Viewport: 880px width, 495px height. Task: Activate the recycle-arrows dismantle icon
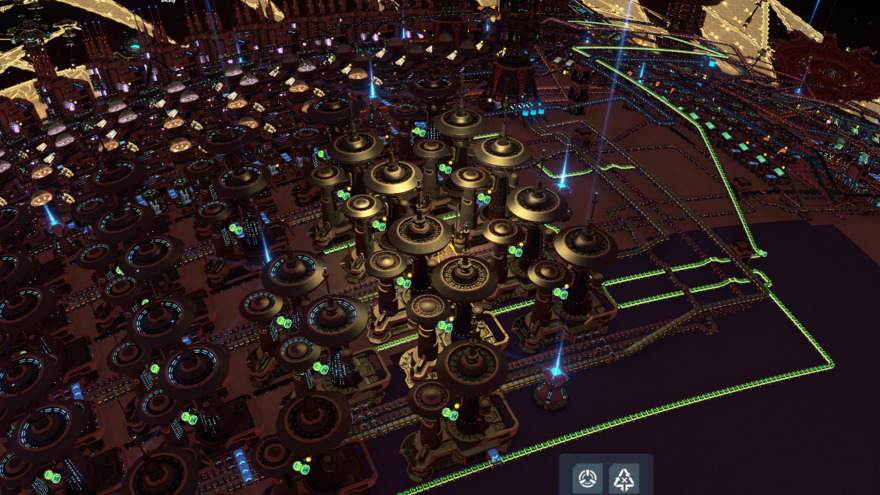625,478
